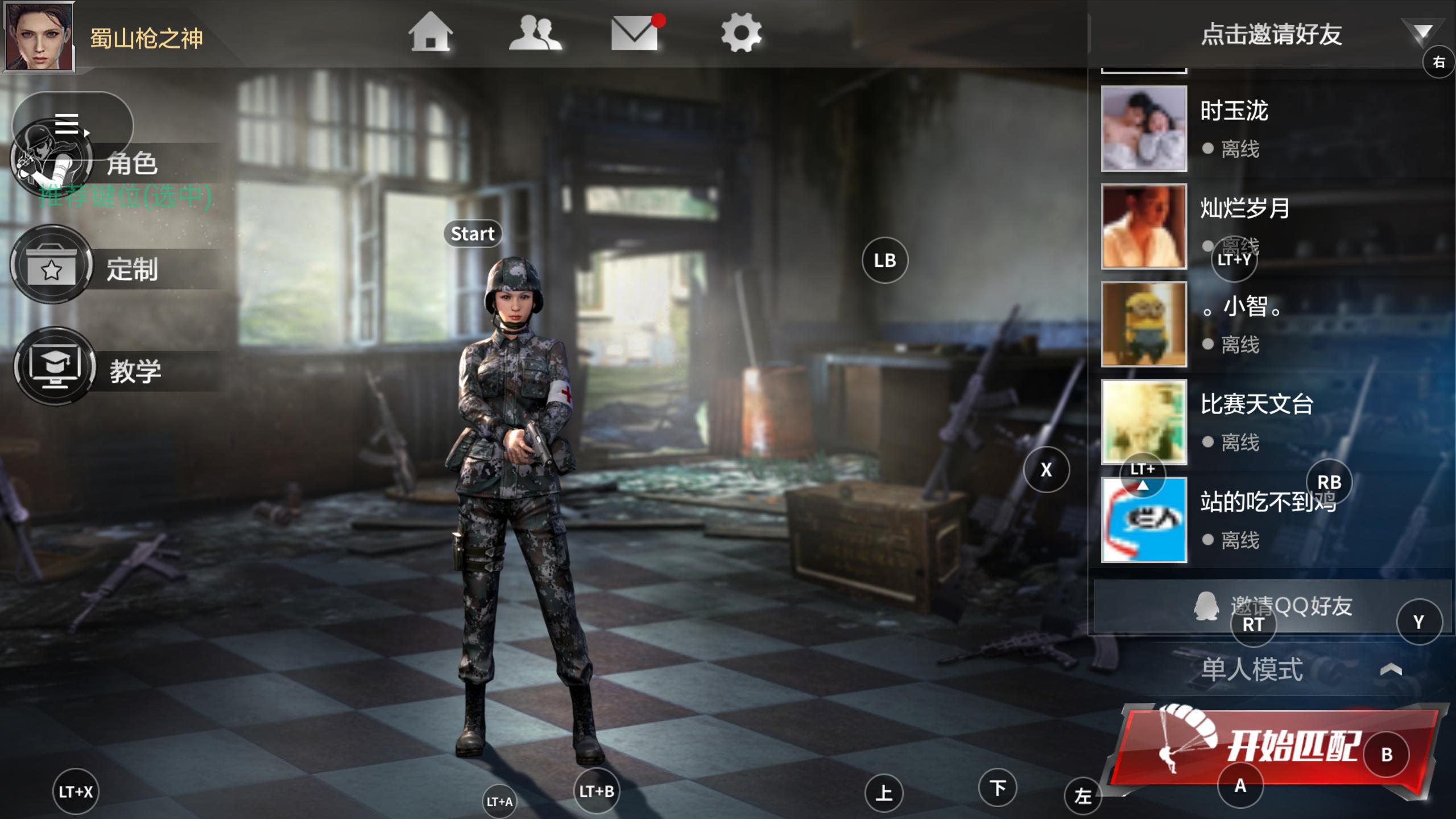Open the gear settings icon
This screenshot has height=819, width=1456.
coord(741,32)
